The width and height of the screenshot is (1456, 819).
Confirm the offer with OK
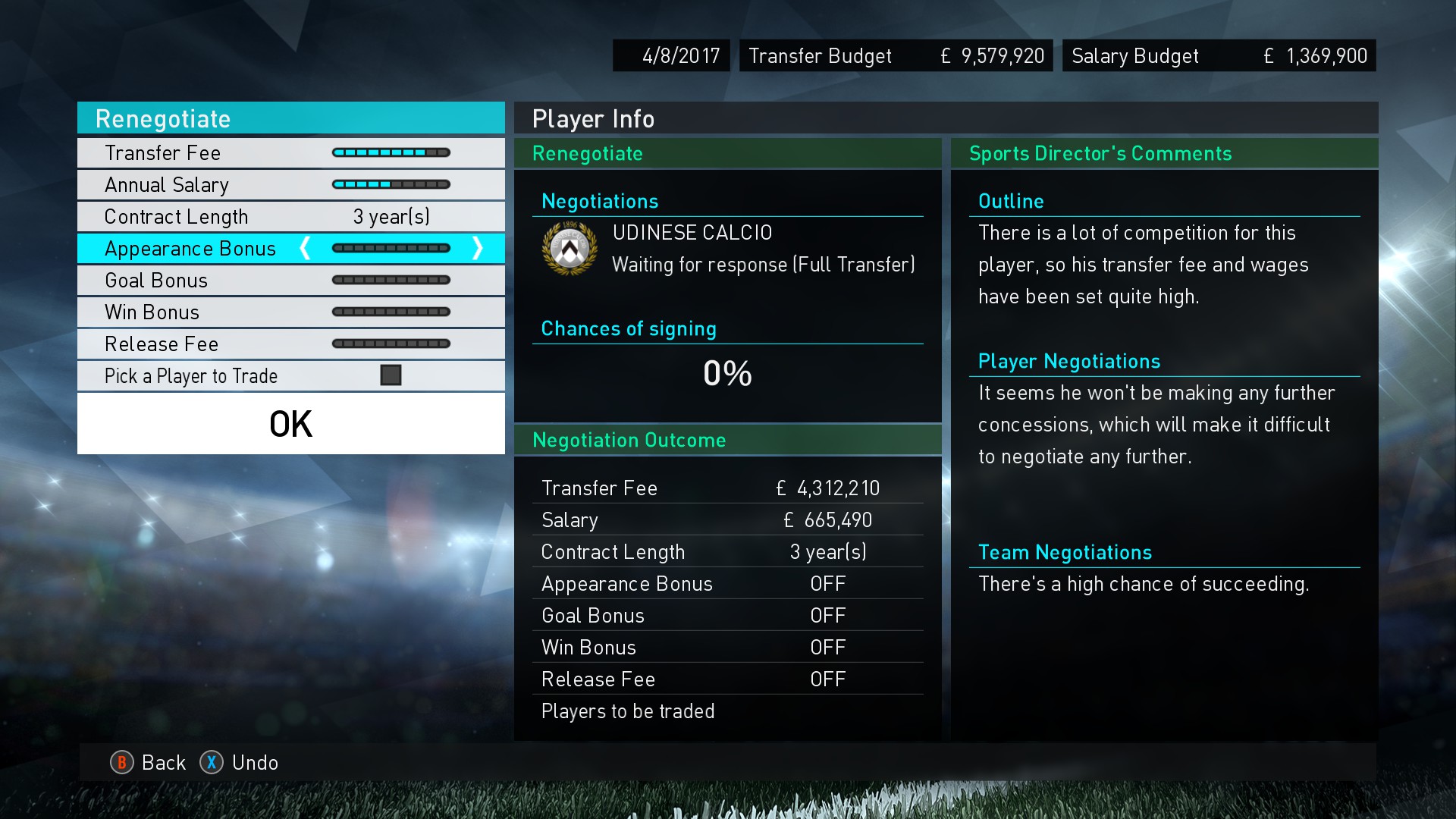coord(290,424)
